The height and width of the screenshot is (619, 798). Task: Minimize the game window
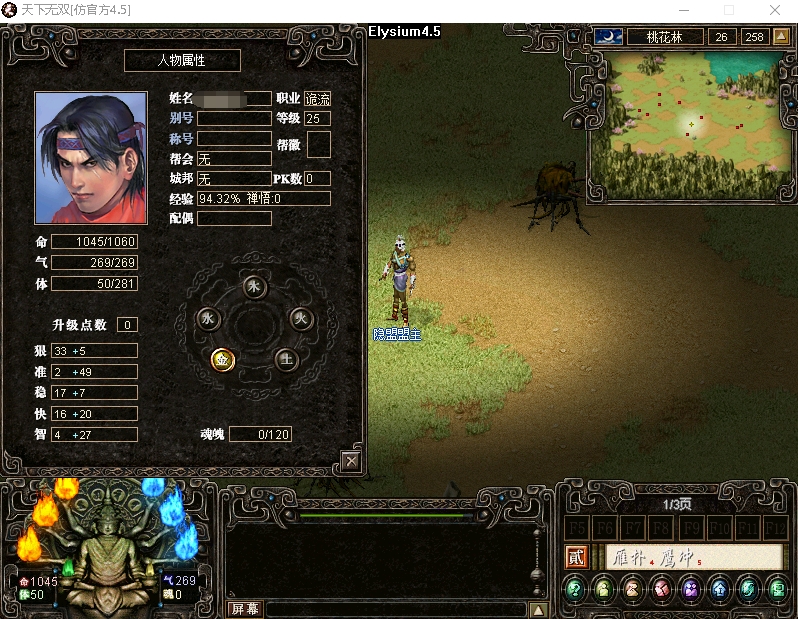[x=682, y=10]
